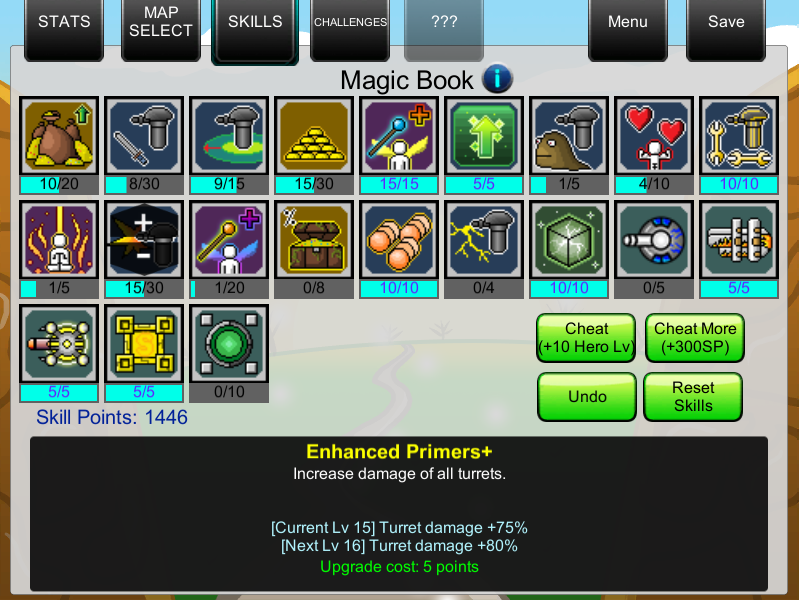Image resolution: width=799 pixels, height=600 pixels.
Task: Open the STATS tab
Action: click(x=64, y=23)
